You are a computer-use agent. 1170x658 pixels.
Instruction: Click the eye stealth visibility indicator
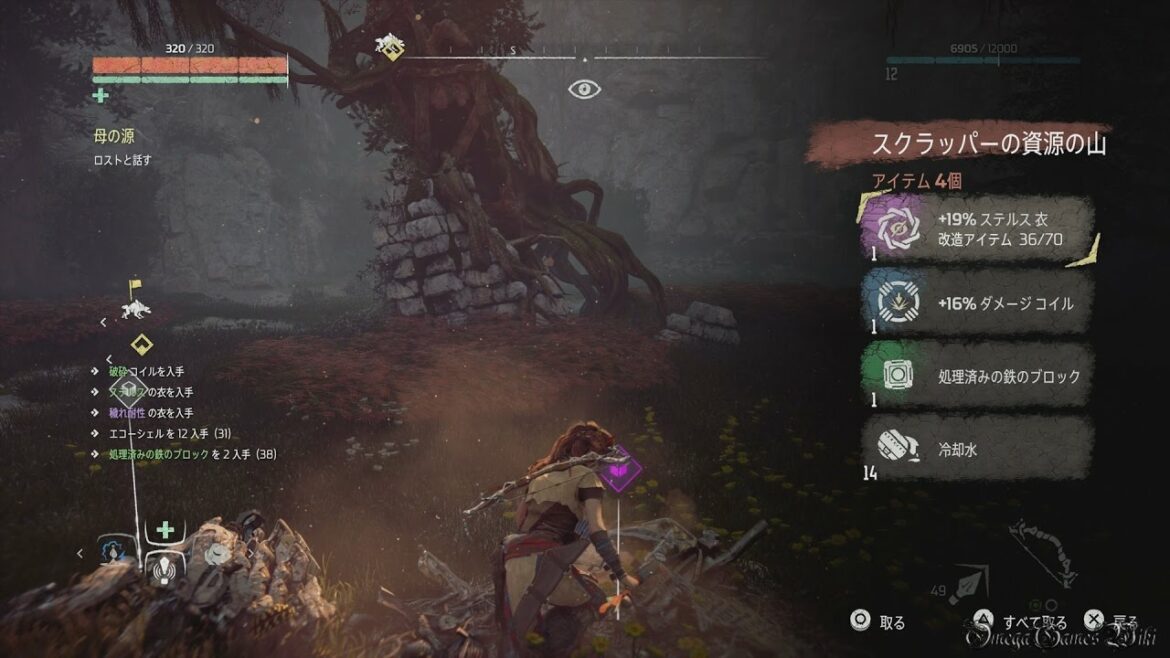[584, 90]
